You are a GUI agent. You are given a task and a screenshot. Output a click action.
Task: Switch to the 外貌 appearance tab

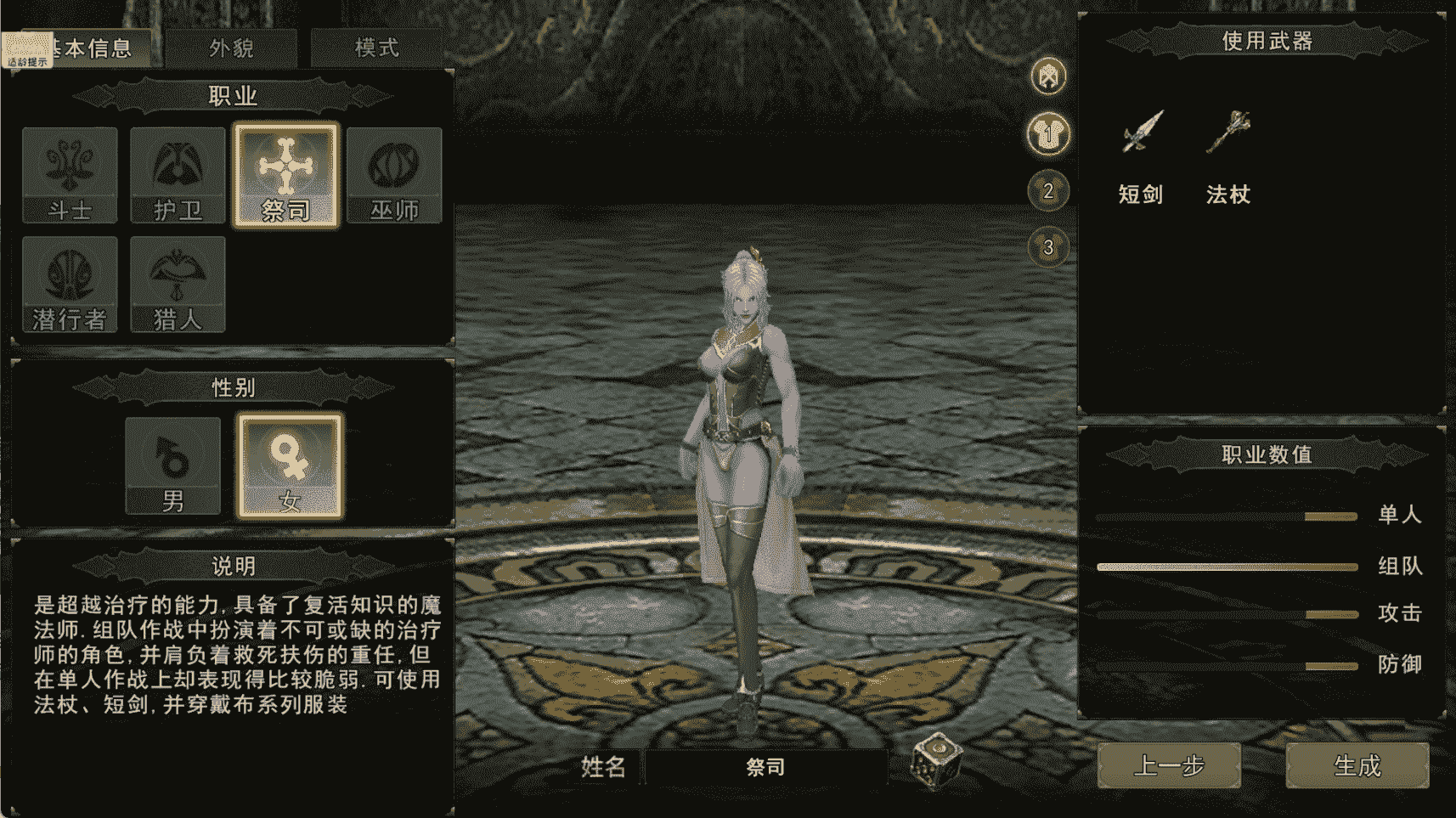point(230,48)
